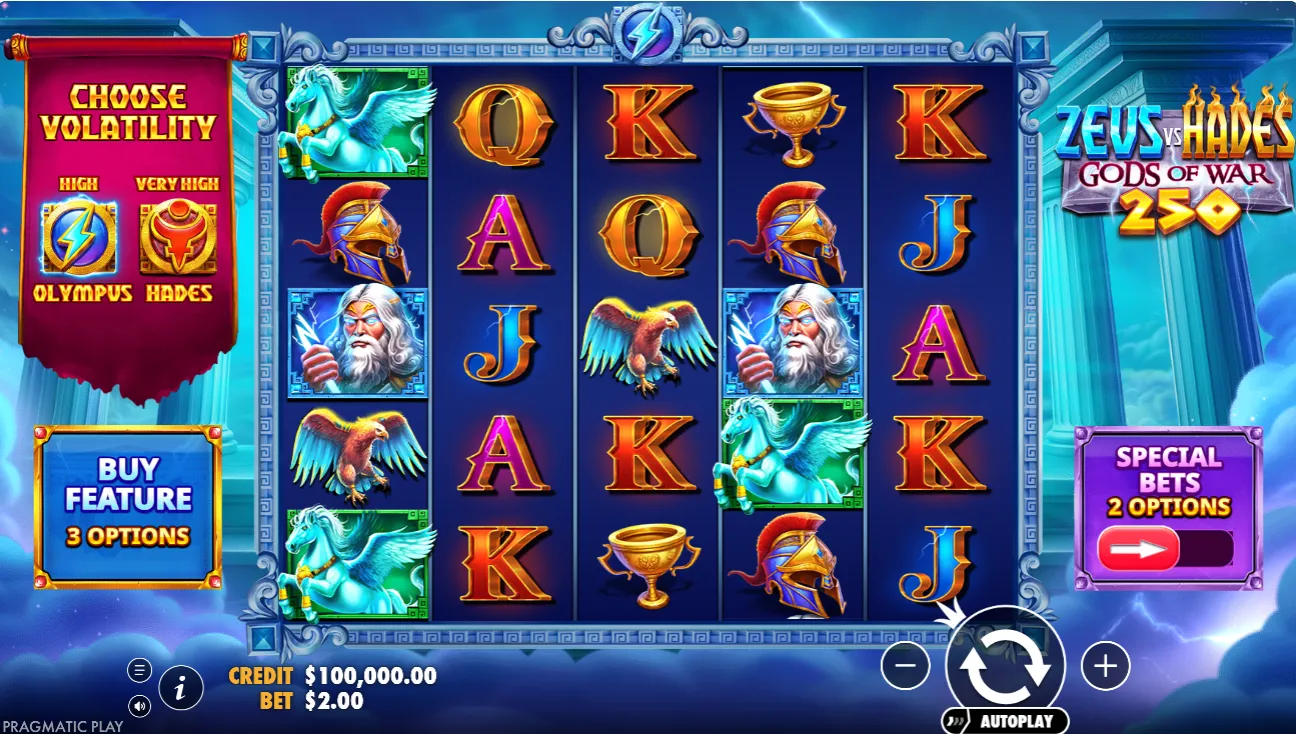The height and width of the screenshot is (734, 1296).
Task: Decrease the bet with the minus button
Action: [x=906, y=665]
